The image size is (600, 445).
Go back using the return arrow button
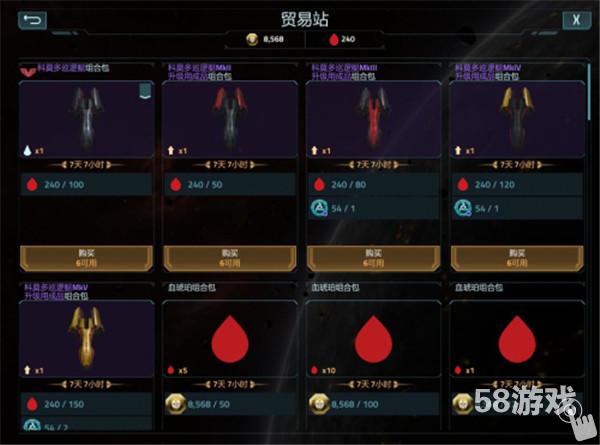(33, 19)
